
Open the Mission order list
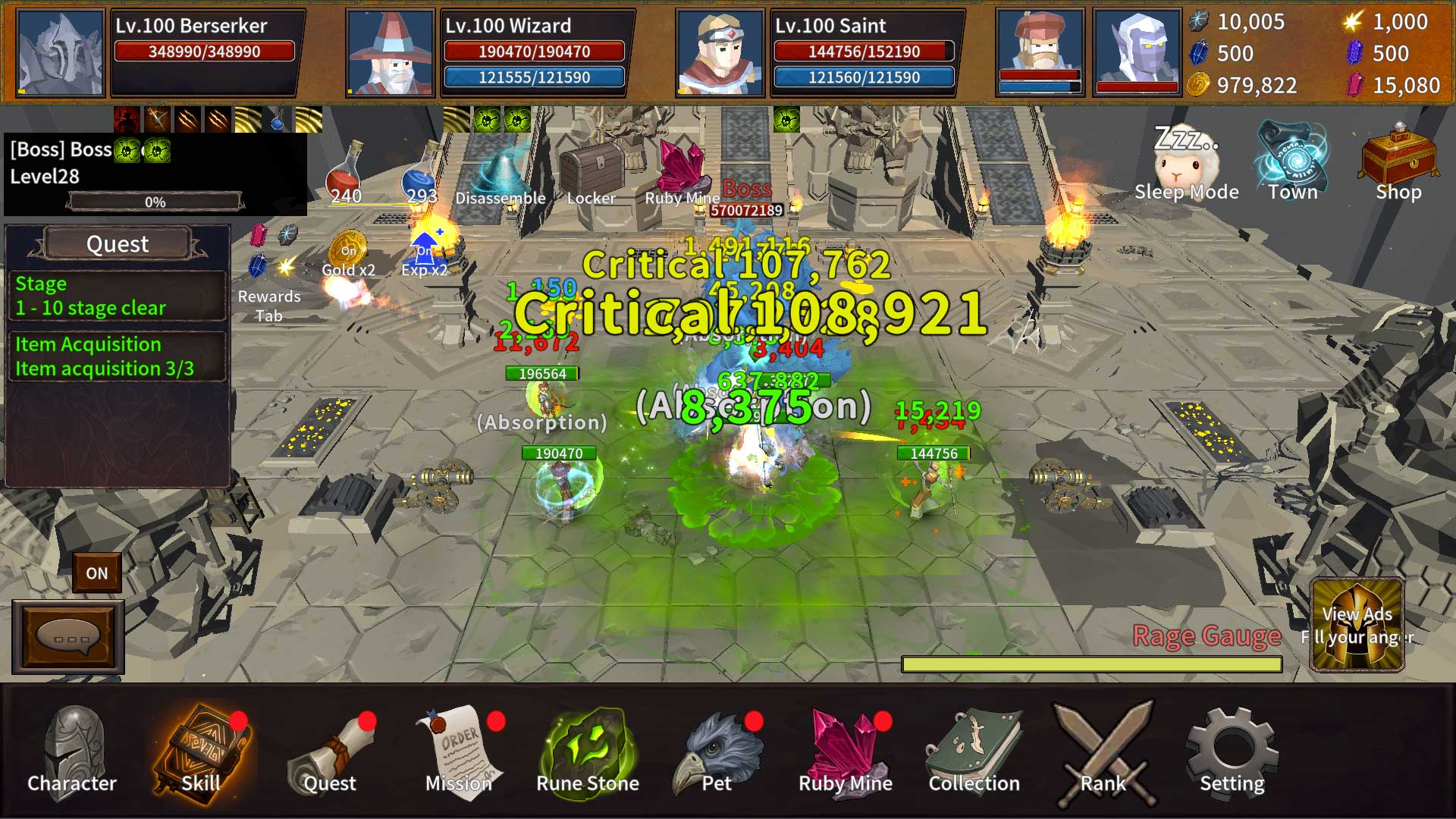[460, 752]
